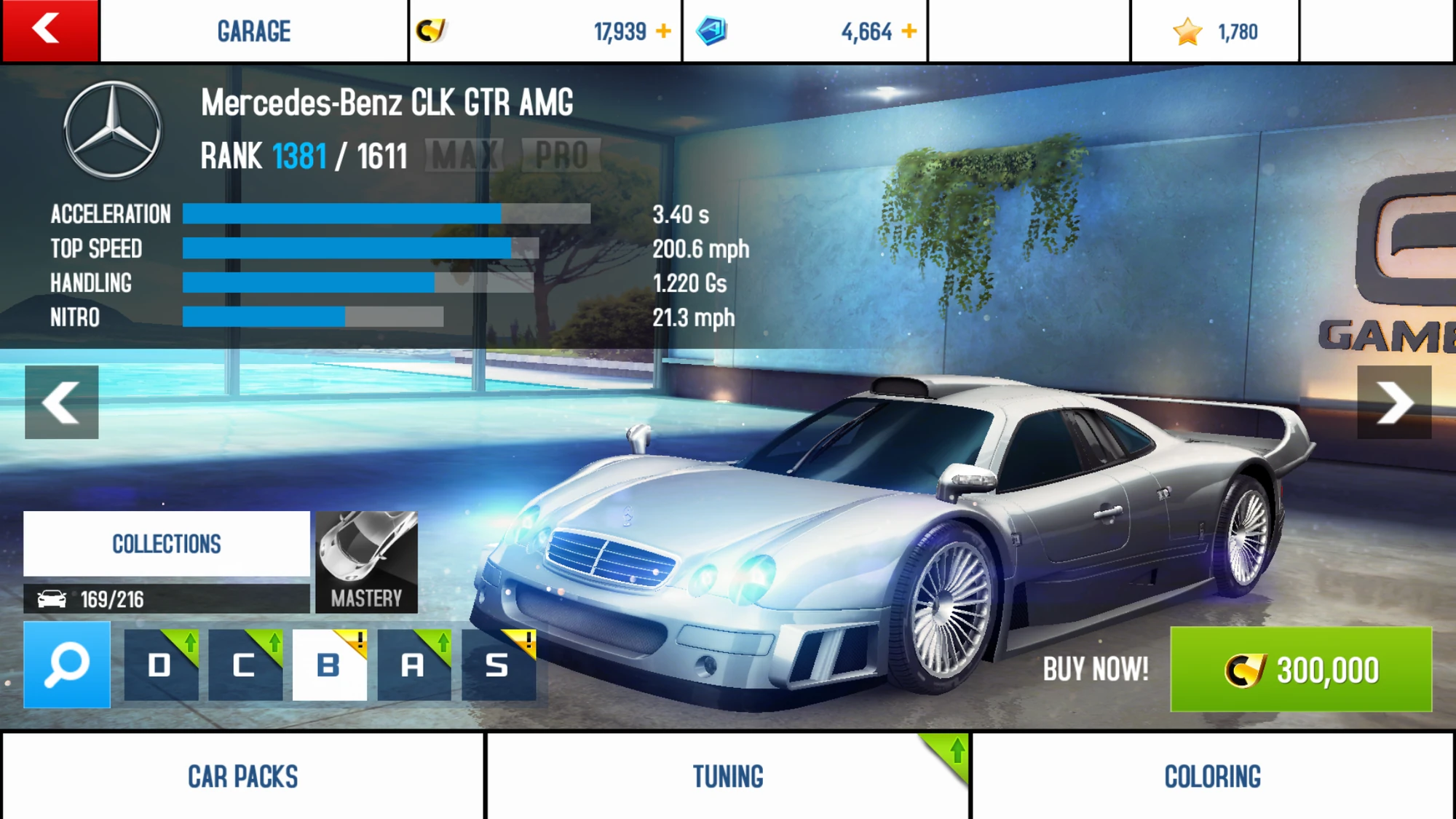1456x819 pixels.
Task: Click the credits coin icon
Action: click(x=432, y=31)
